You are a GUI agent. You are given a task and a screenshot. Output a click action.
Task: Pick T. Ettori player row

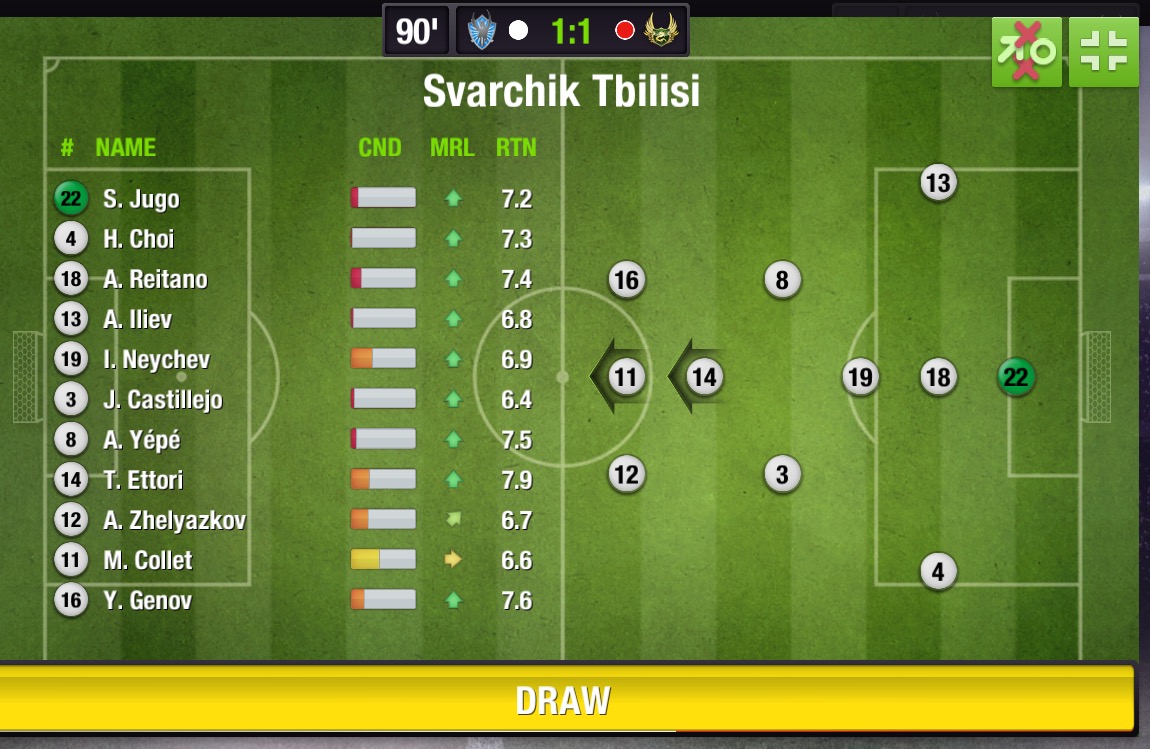(143, 480)
